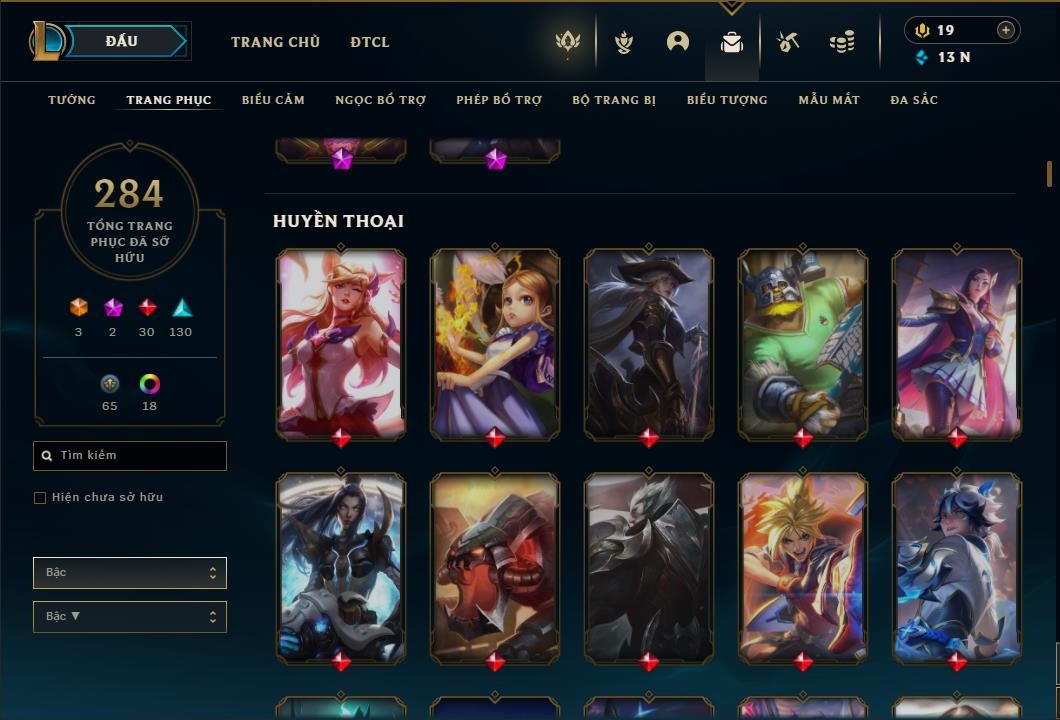Open the store coins icon
This screenshot has width=1060, height=720.
(x=842, y=42)
